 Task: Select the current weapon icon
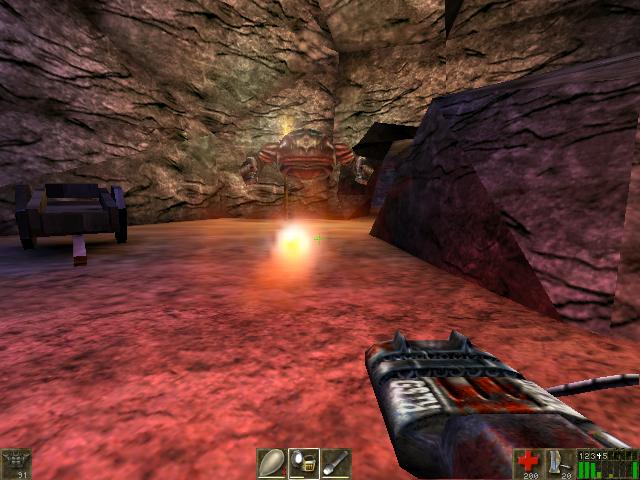pos(561,463)
